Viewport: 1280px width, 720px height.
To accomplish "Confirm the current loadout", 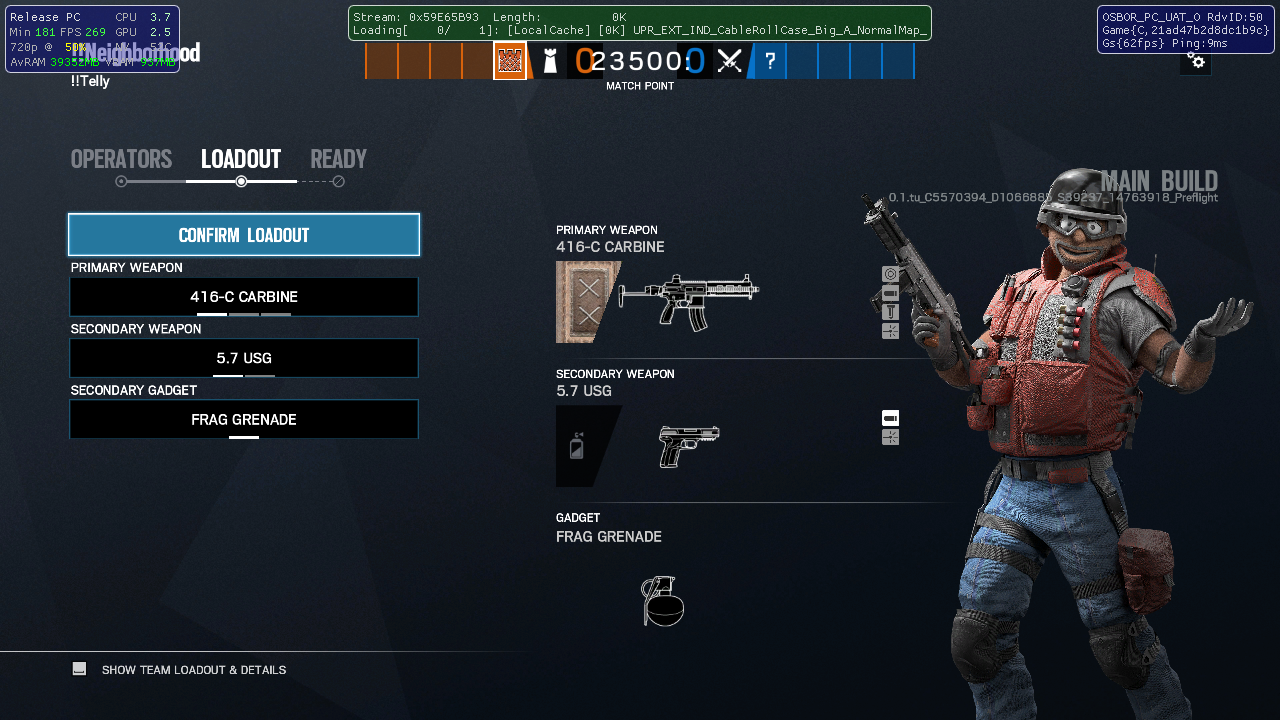I will (x=244, y=235).
